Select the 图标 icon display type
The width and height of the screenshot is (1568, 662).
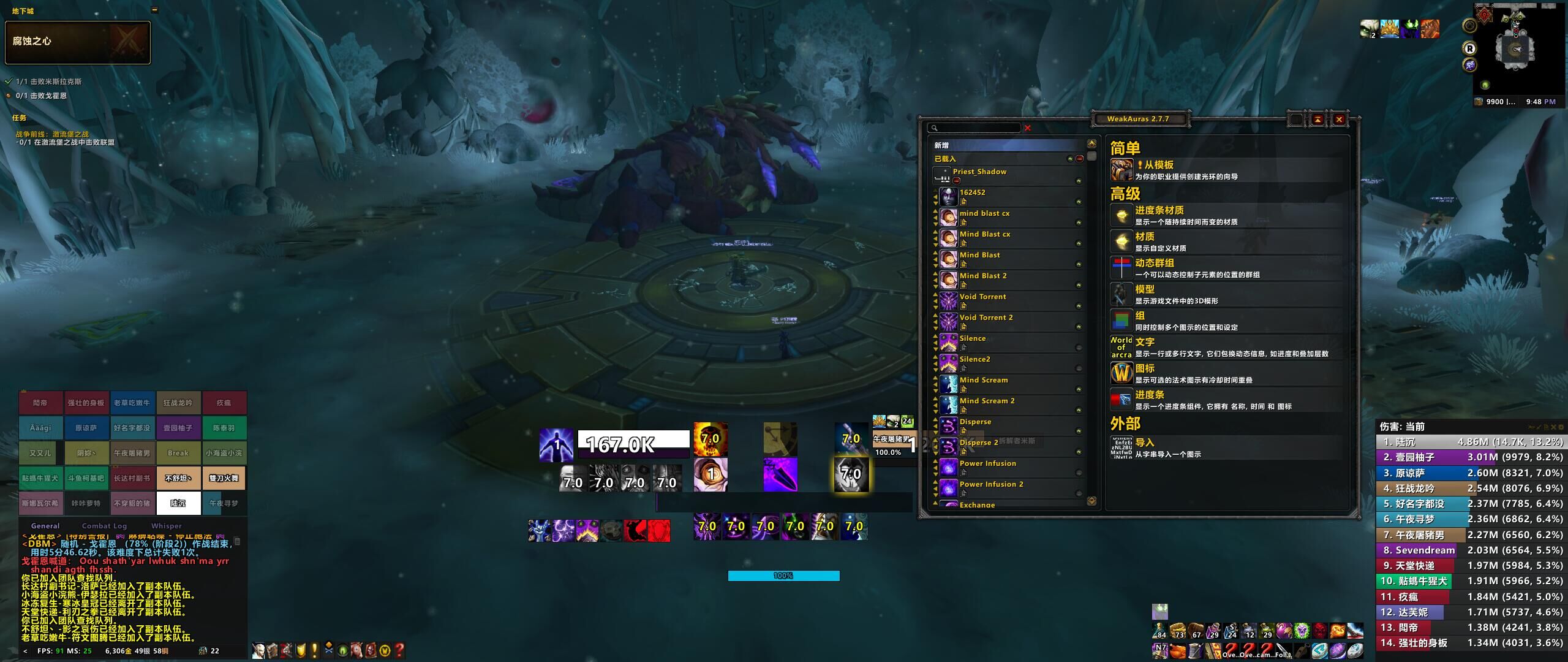coord(1121,373)
